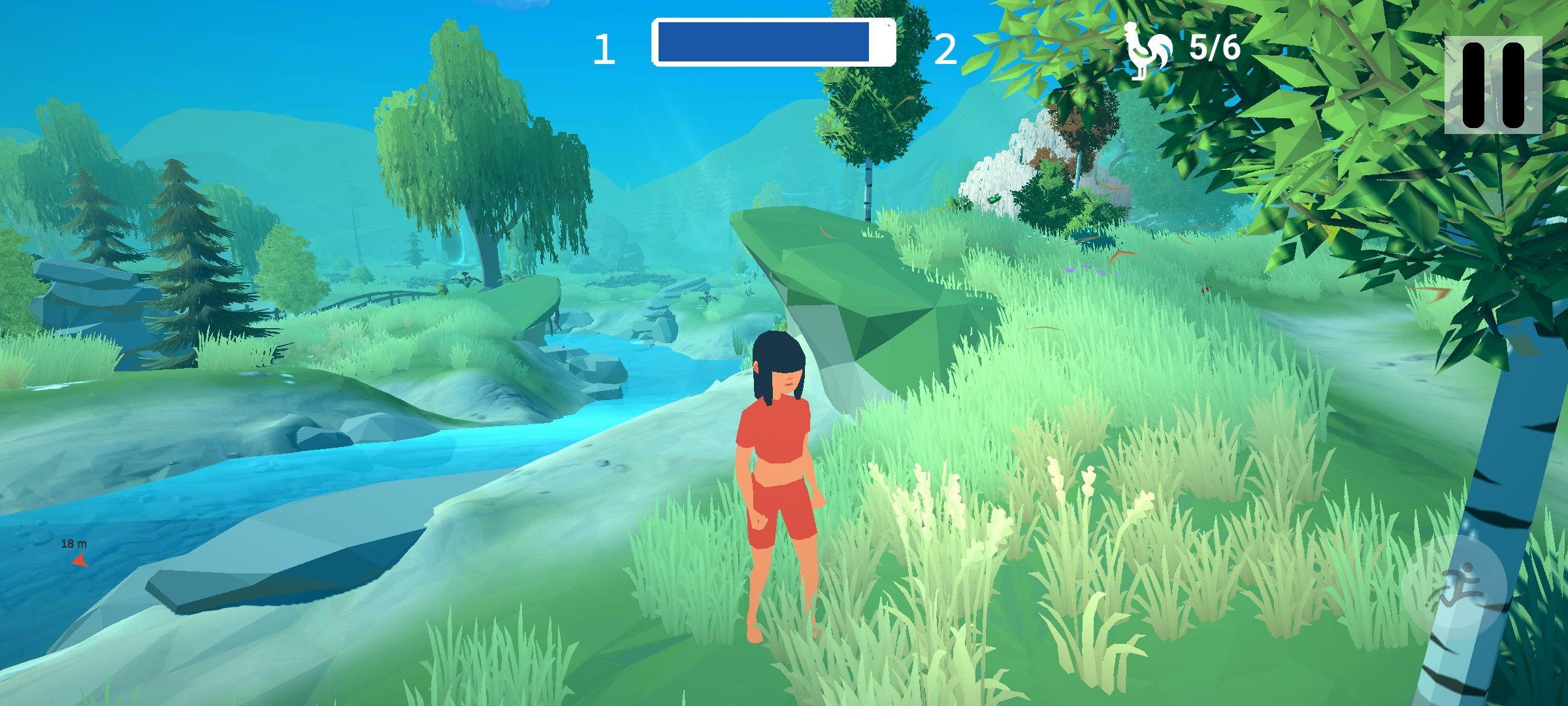Image resolution: width=1568 pixels, height=706 pixels.
Task: Tap the running figure sprint button
Action: coord(1454,586)
